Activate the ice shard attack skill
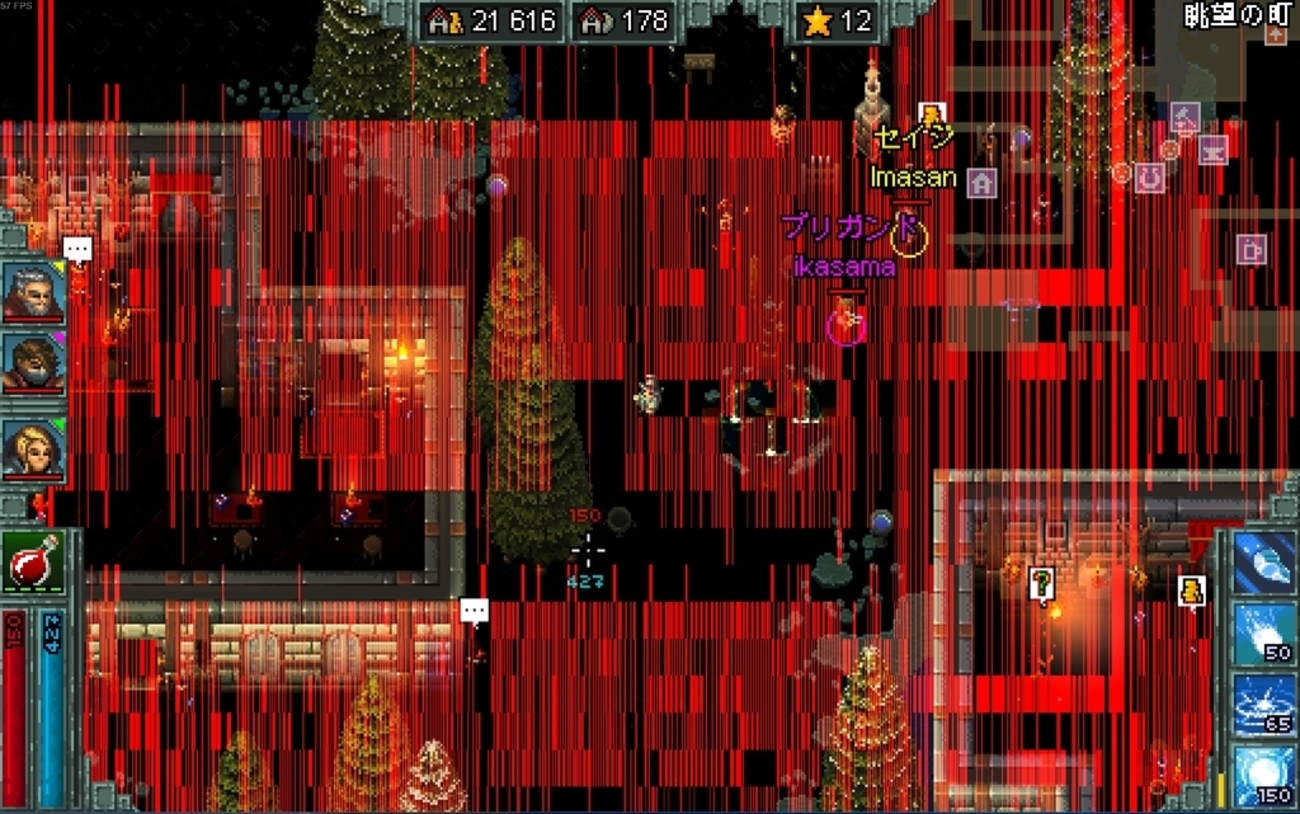The width and height of the screenshot is (1300, 814). 1264,562
